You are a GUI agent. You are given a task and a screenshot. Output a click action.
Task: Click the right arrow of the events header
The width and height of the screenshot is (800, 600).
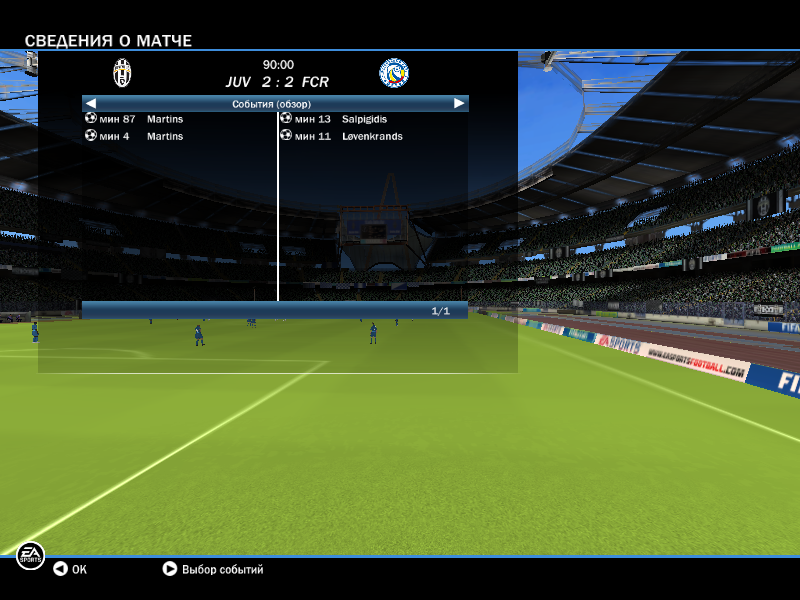(459, 103)
